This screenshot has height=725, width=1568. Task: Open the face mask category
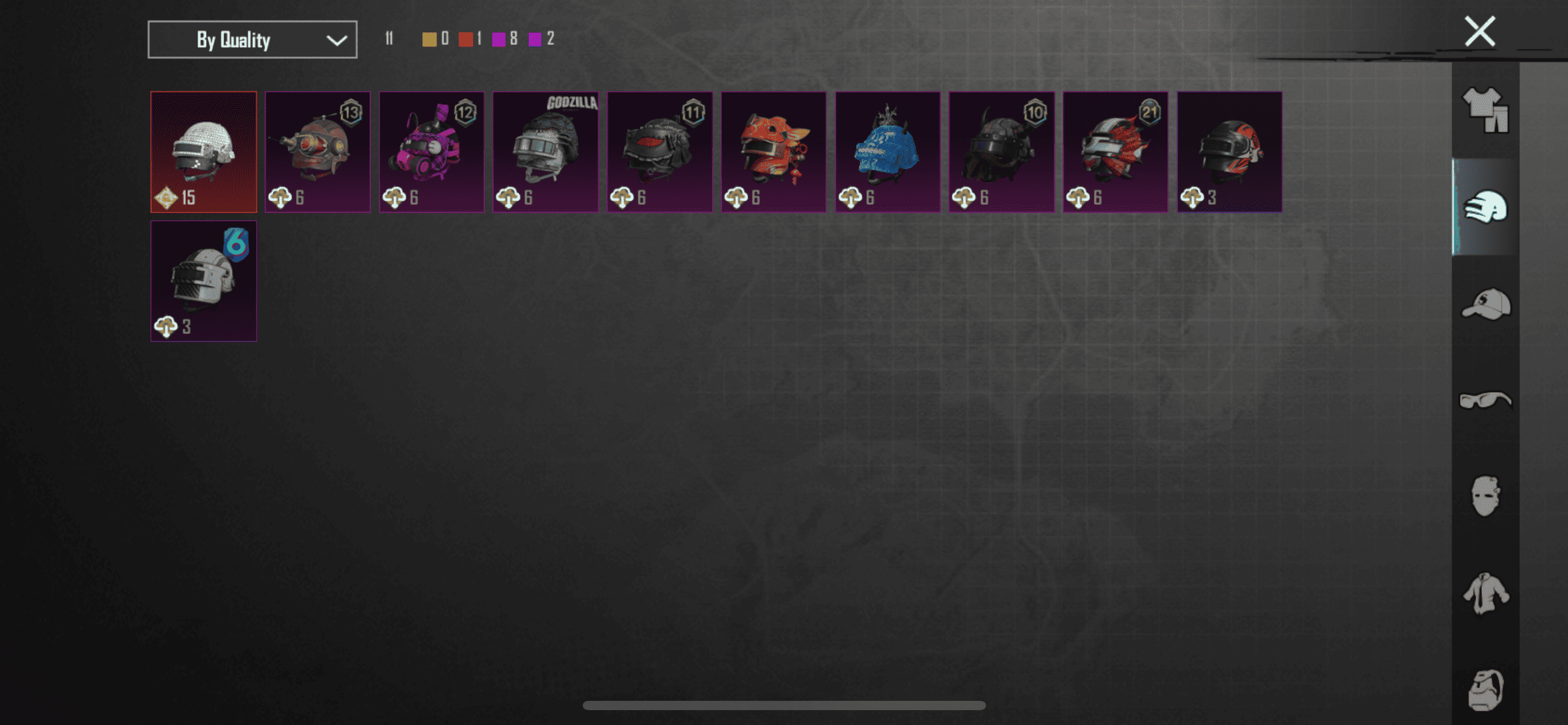pos(1485,496)
